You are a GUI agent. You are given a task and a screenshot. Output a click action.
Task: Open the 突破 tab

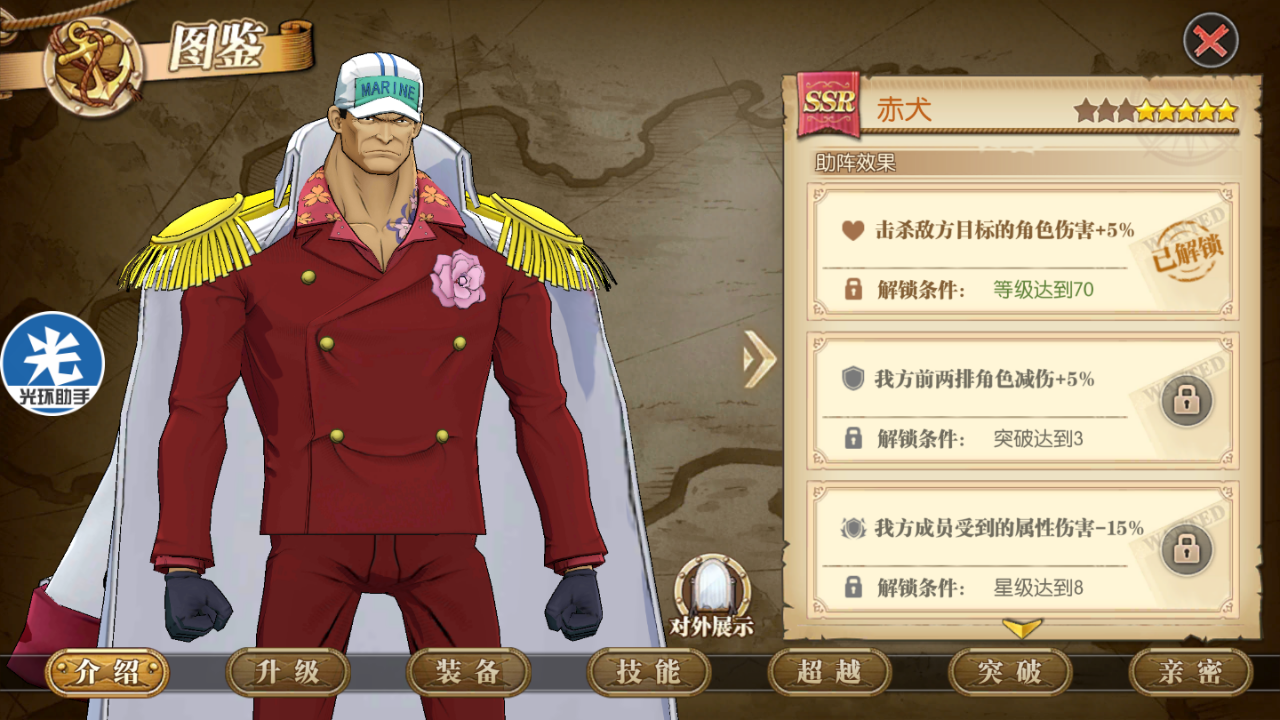pyautogui.click(x=1010, y=672)
